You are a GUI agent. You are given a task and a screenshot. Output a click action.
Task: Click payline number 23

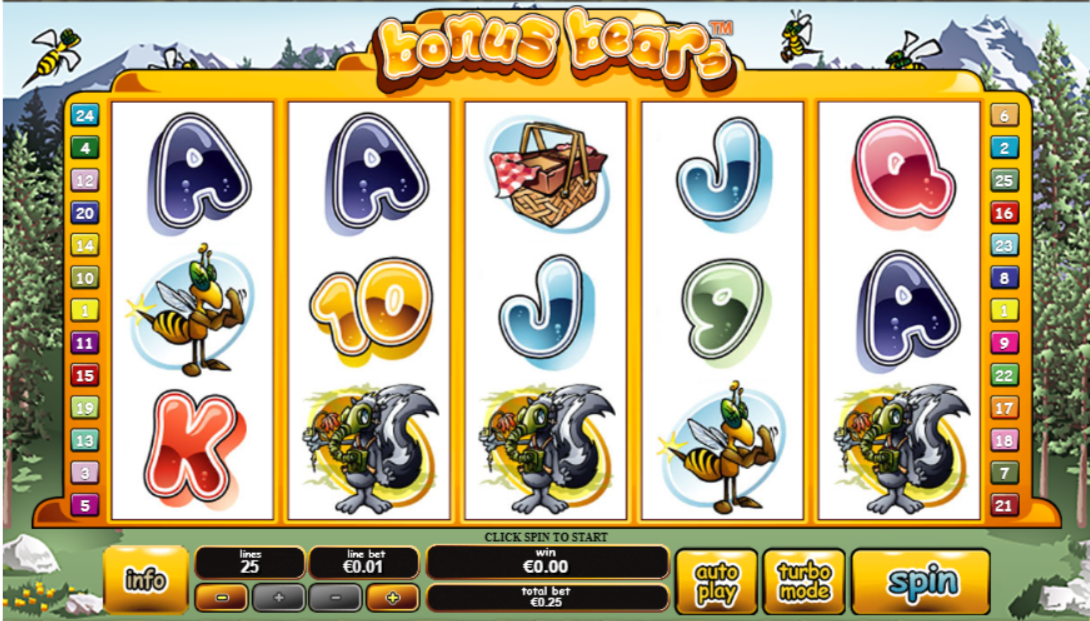point(1004,246)
